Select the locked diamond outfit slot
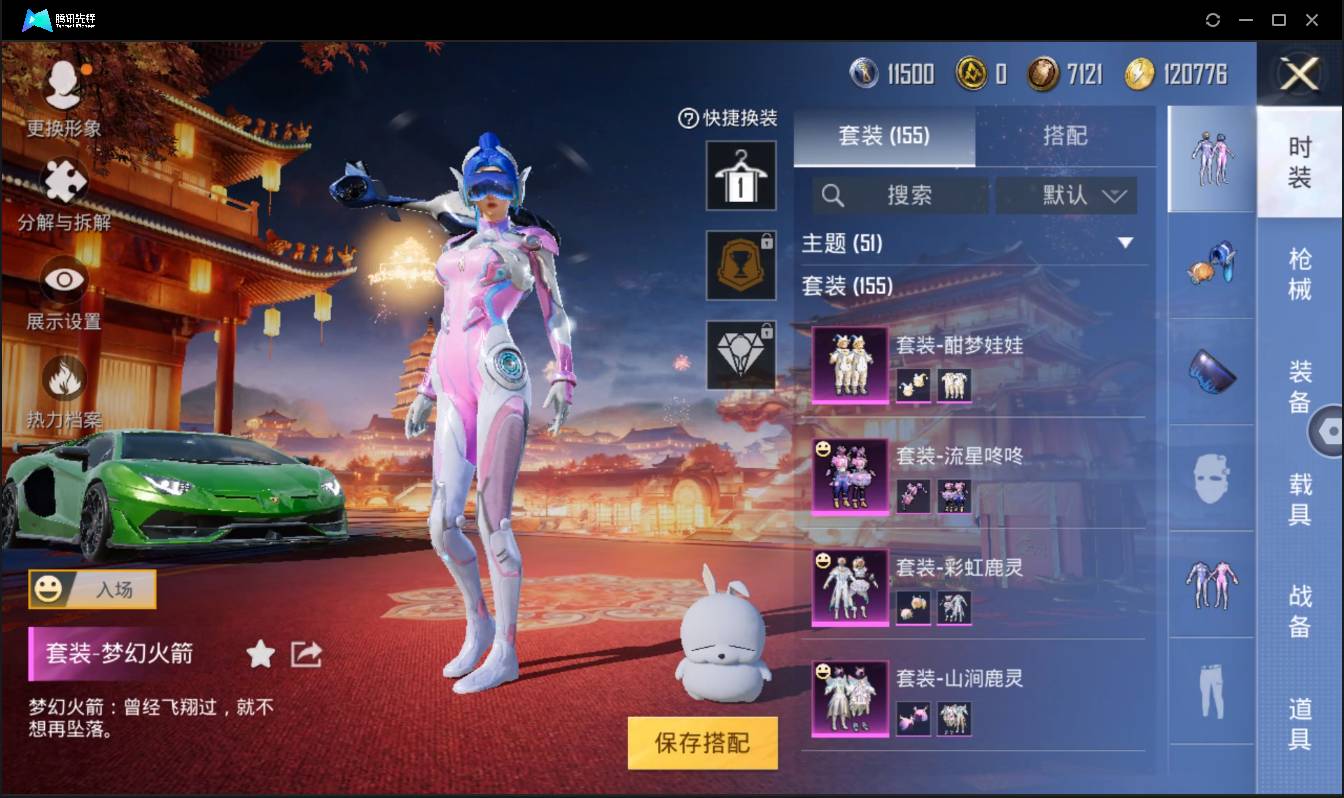 (741, 355)
